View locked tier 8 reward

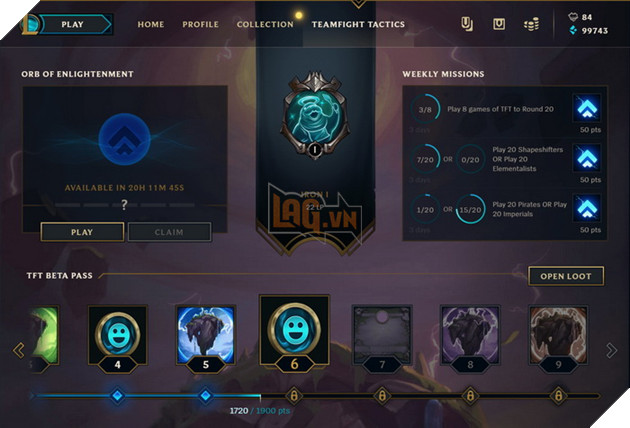[470, 334]
